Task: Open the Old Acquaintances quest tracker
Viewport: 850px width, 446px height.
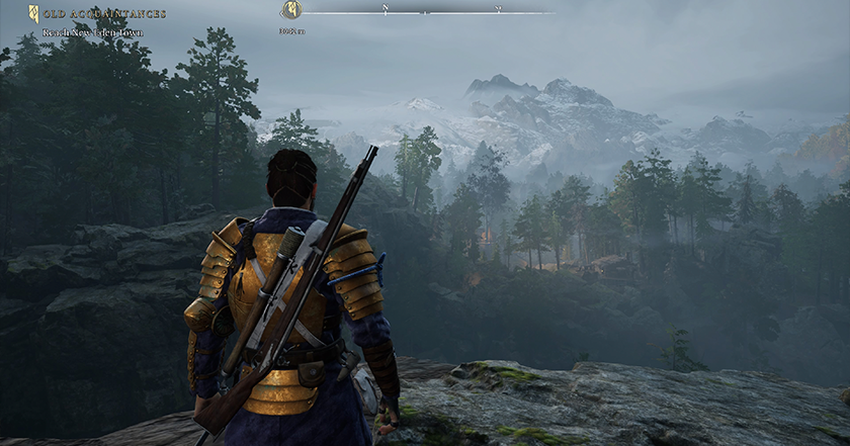Action: coord(104,14)
